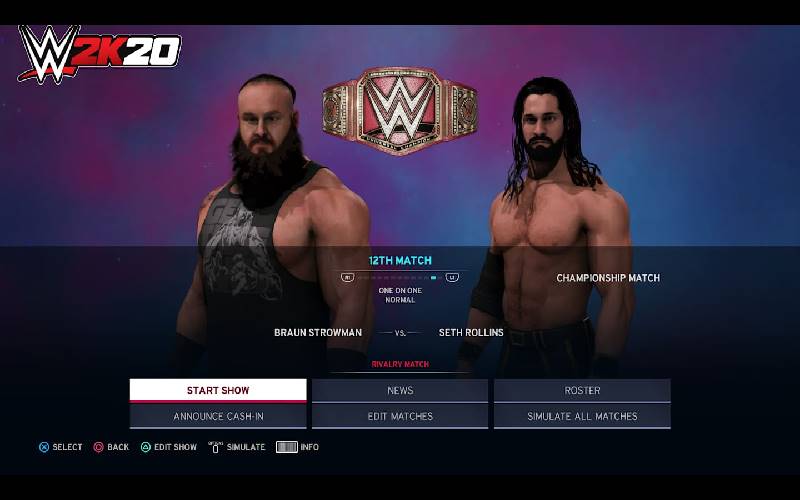This screenshot has height=500, width=800.
Task: Choose Simulate All Matches
Action: coord(582,416)
